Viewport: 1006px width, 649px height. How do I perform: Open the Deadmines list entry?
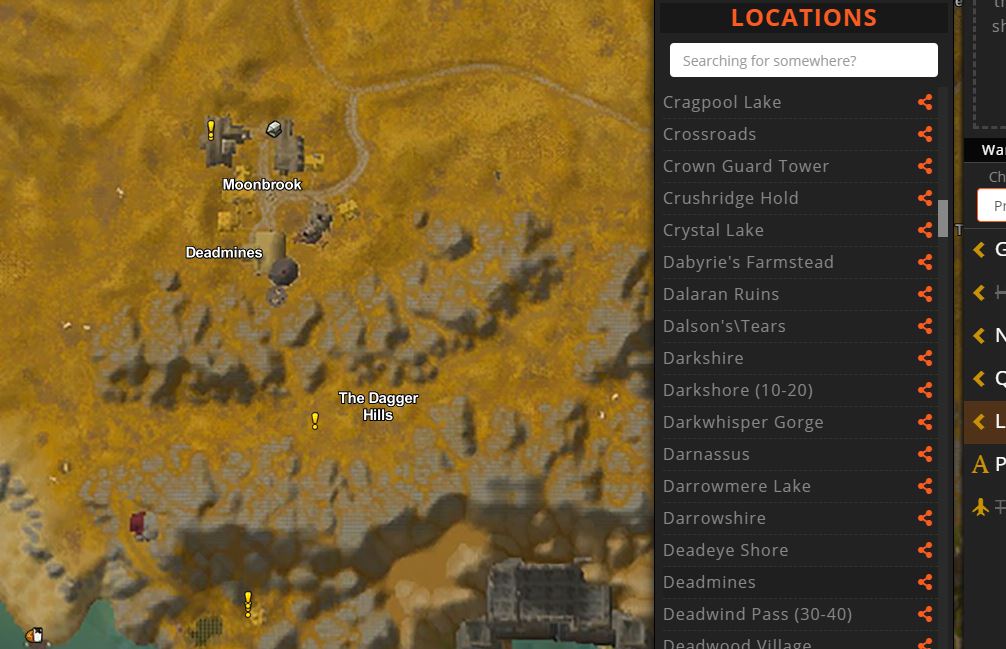(709, 582)
